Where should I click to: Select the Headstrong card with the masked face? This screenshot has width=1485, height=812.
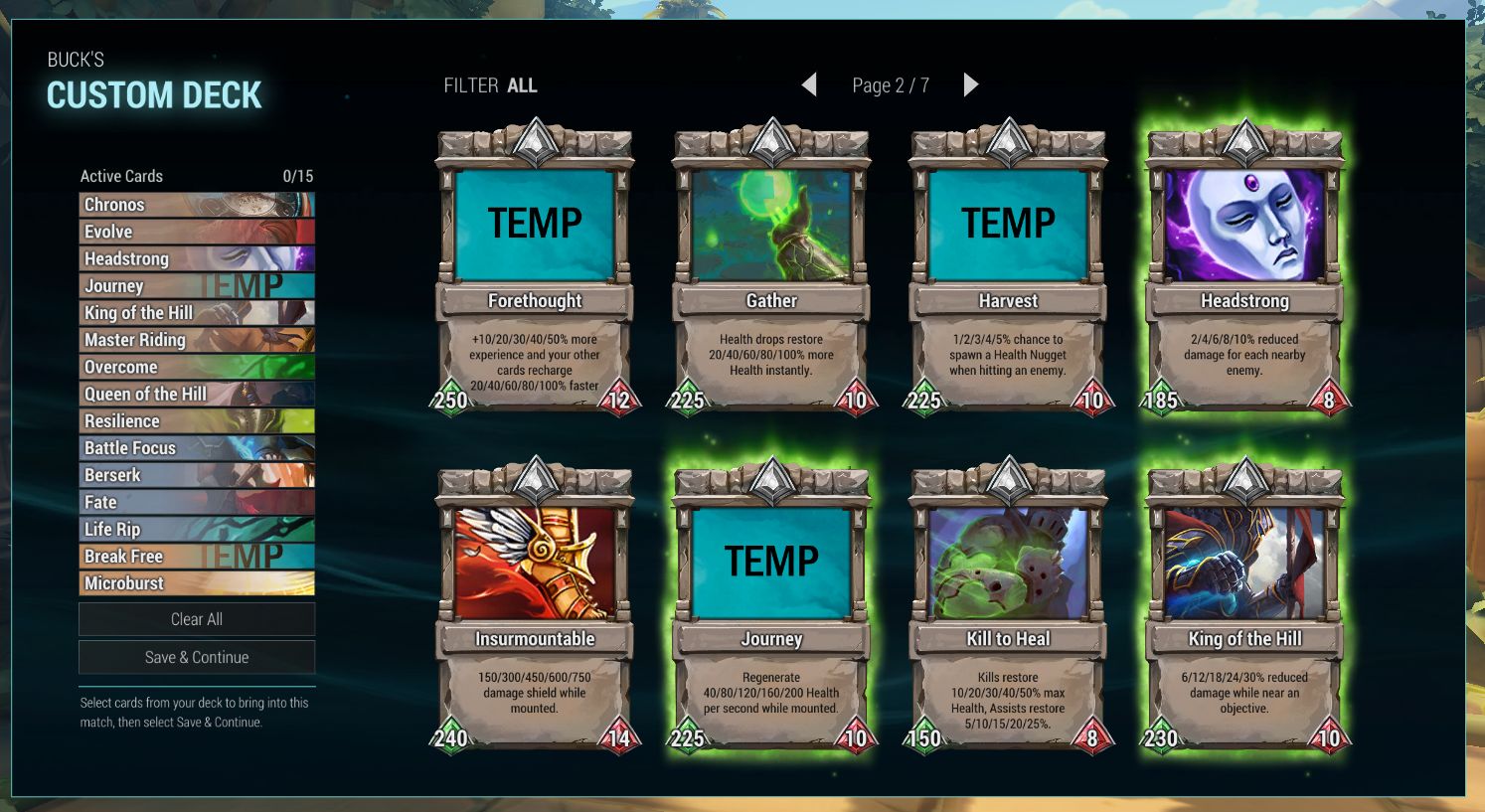(x=1244, y=268)
